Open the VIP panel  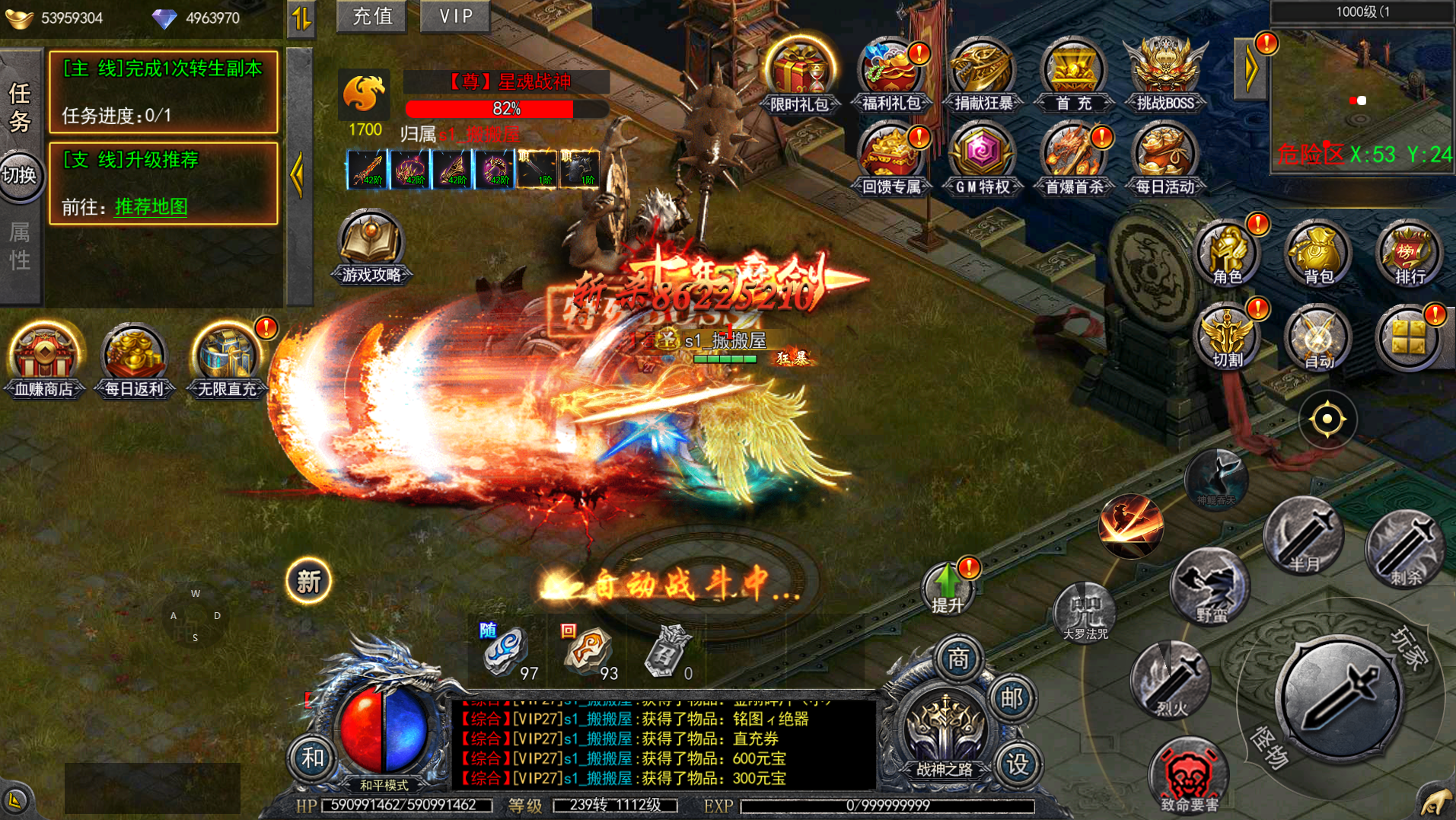(456, 16)
